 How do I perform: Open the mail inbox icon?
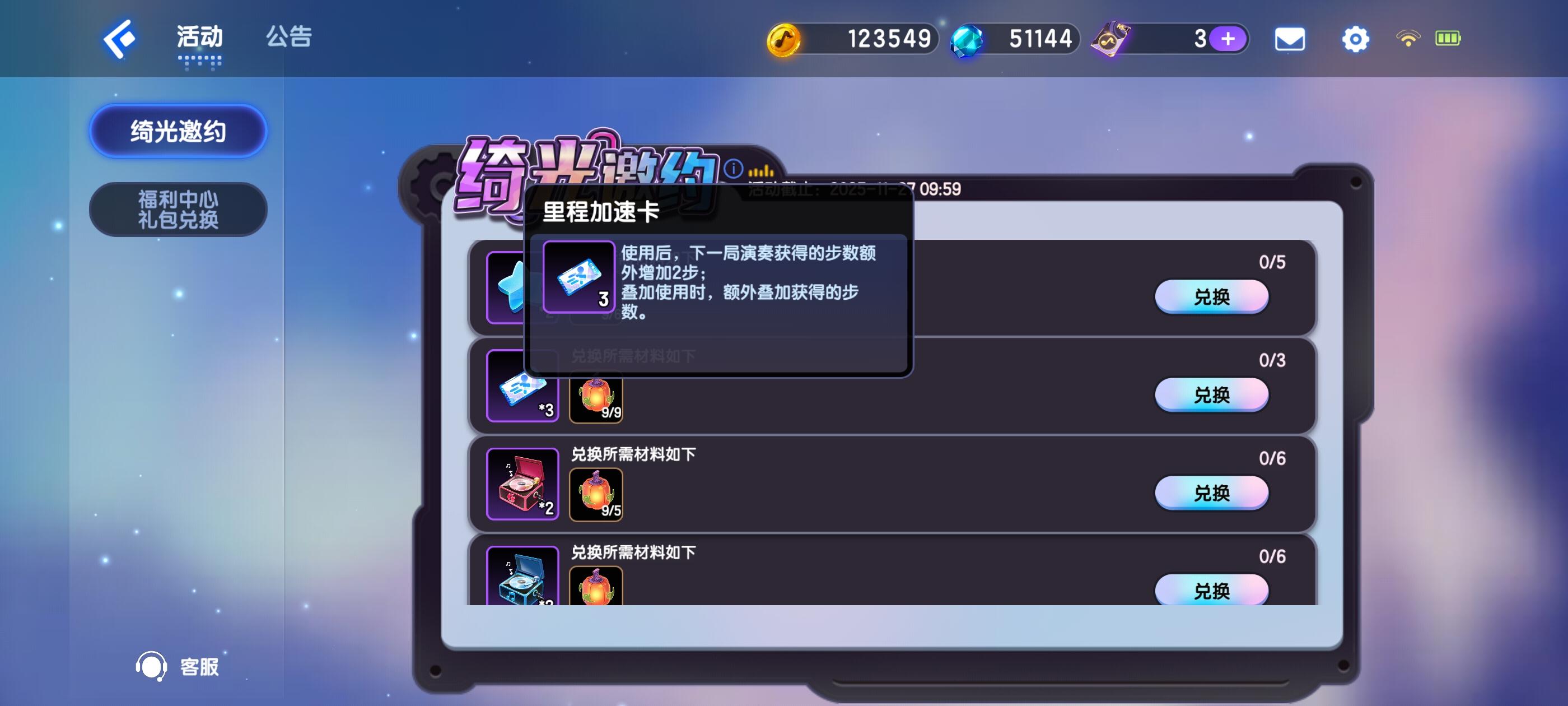[1290, 38]
